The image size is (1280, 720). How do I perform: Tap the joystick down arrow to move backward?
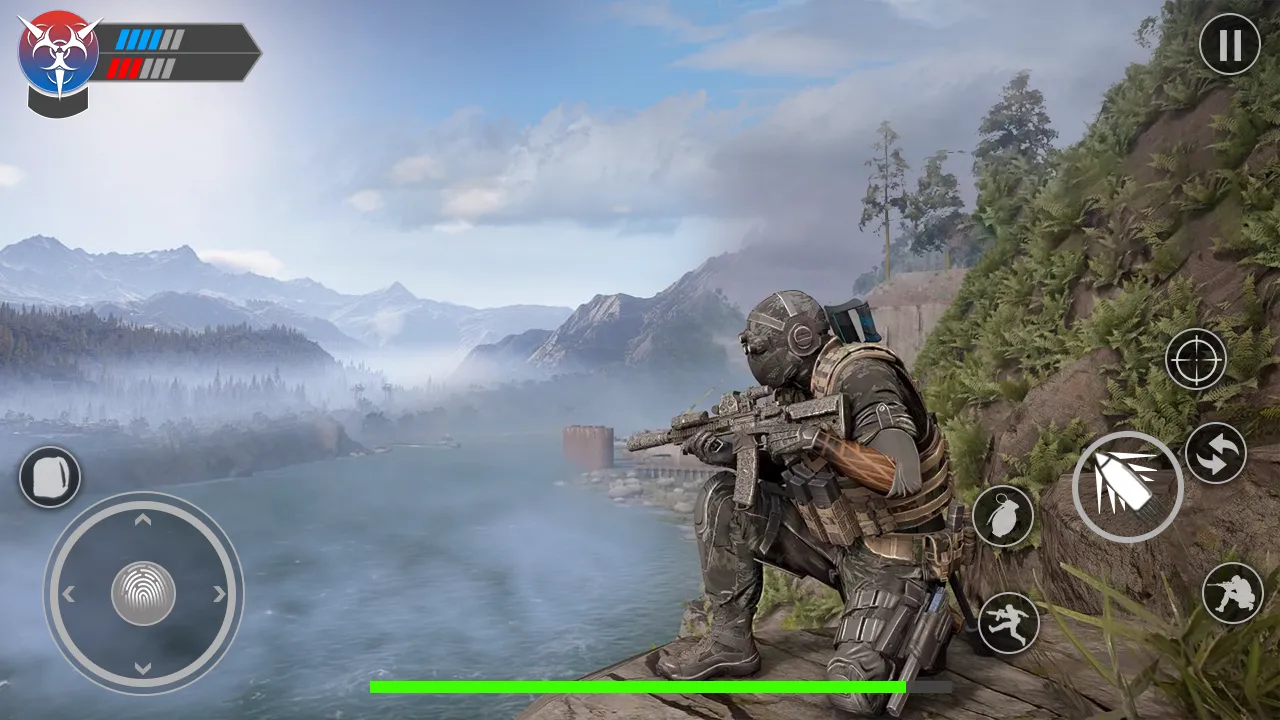click(x=143, y=668)
